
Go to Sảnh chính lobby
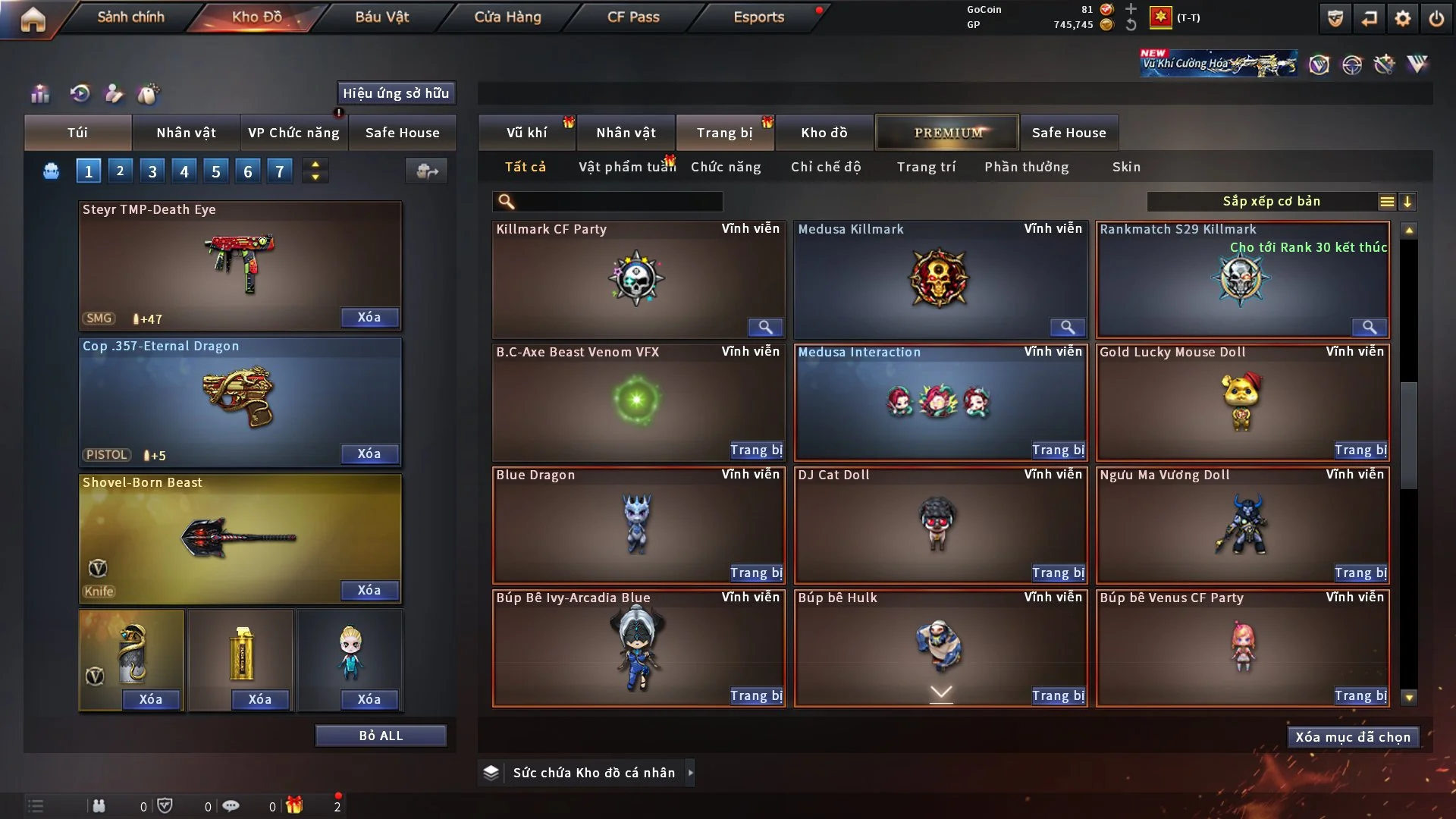(130, 17)
